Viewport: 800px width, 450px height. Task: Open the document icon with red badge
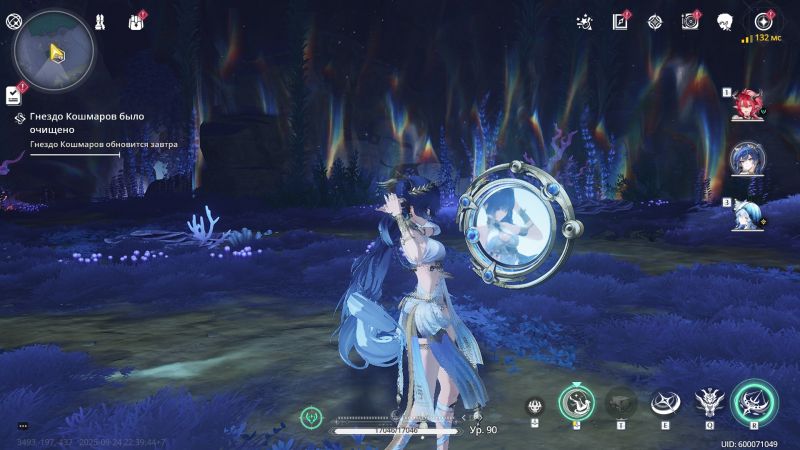tap(620, 21)
